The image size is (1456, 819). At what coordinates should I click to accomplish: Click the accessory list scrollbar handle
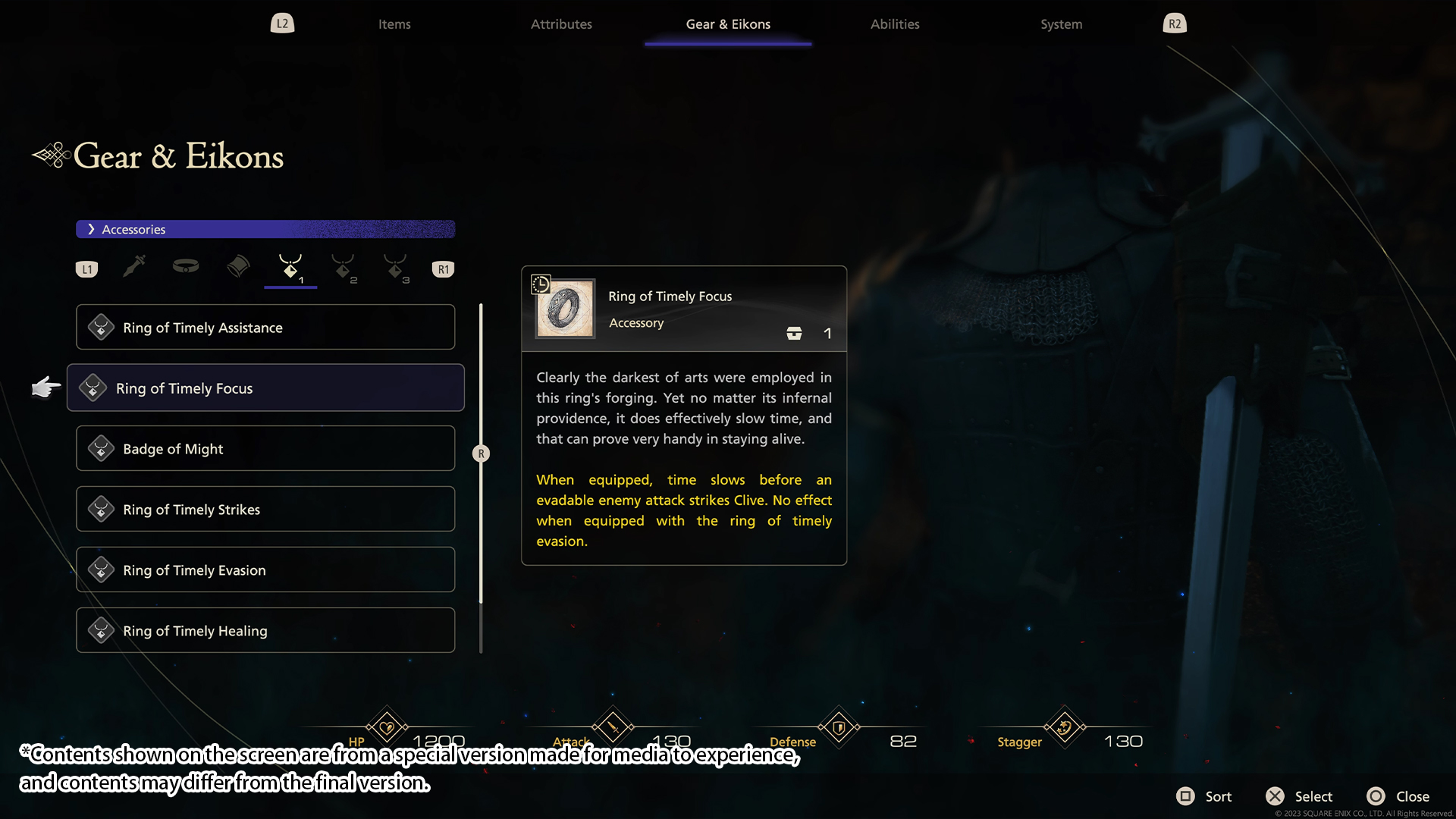coord(481,453)
